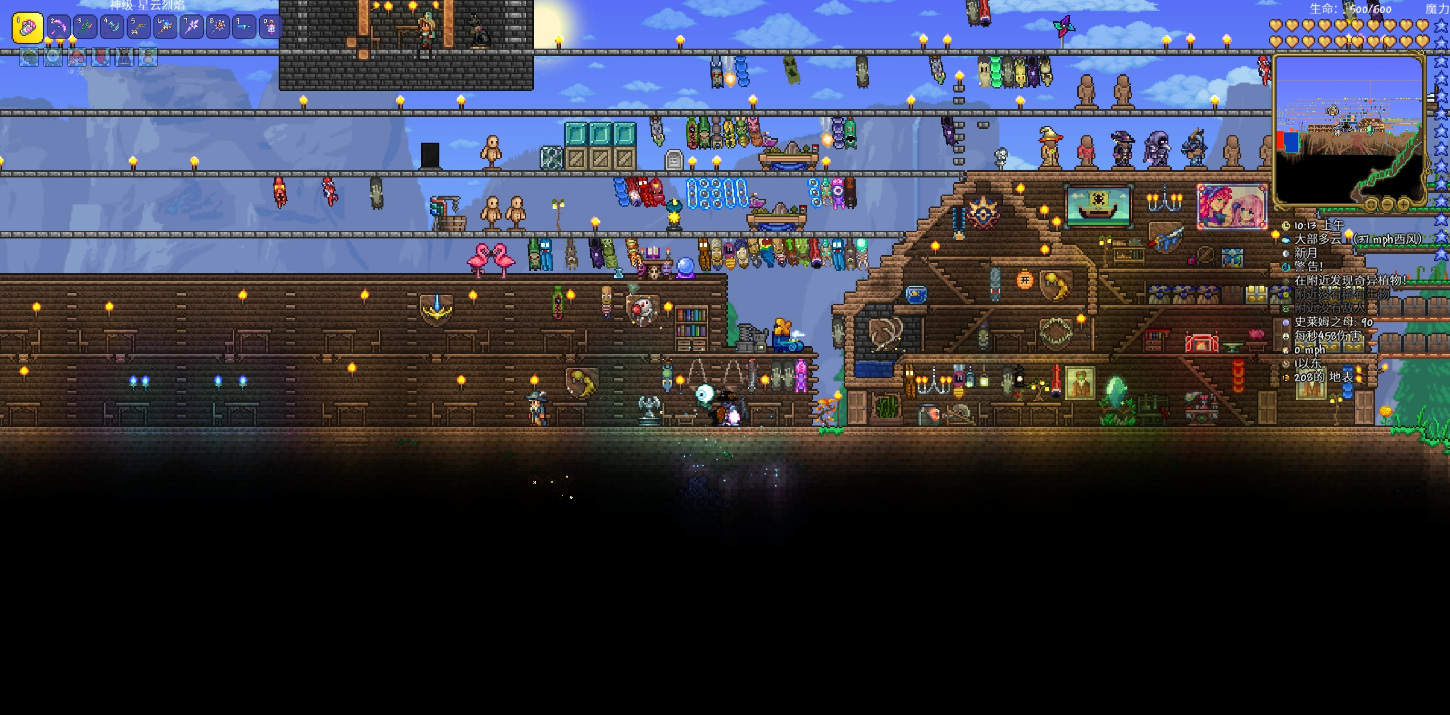
Task: Click the red shield buff icon
Action: 101,57
